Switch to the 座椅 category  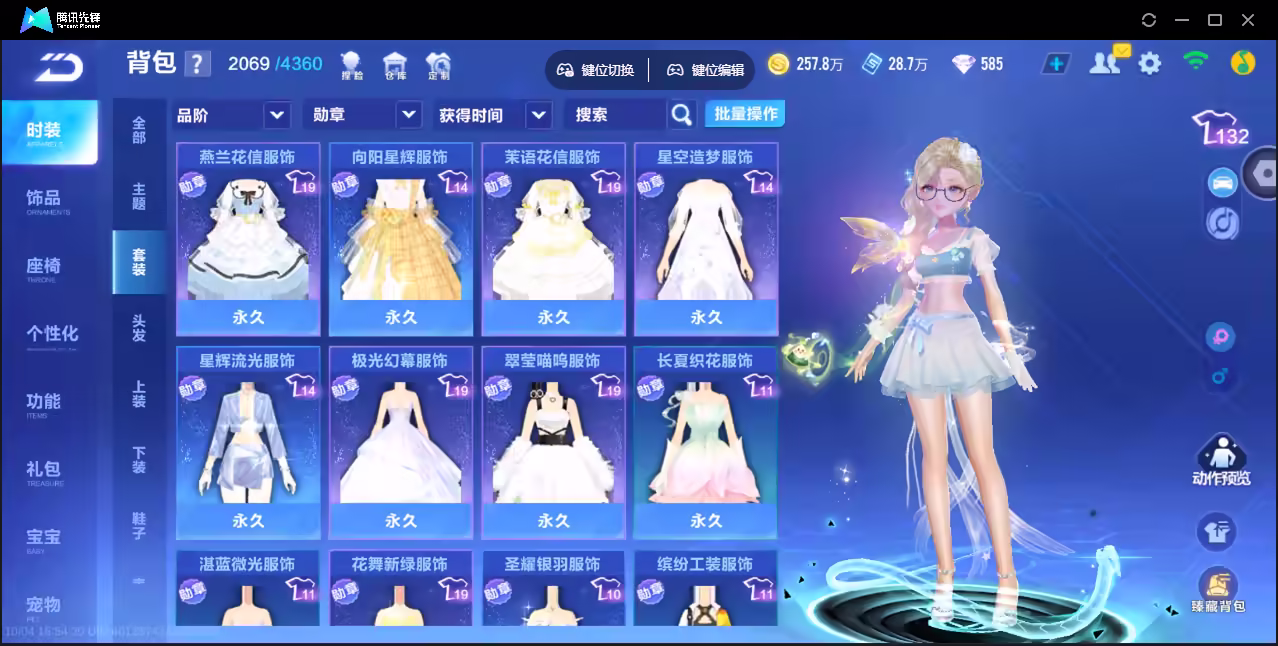[44, 267]
